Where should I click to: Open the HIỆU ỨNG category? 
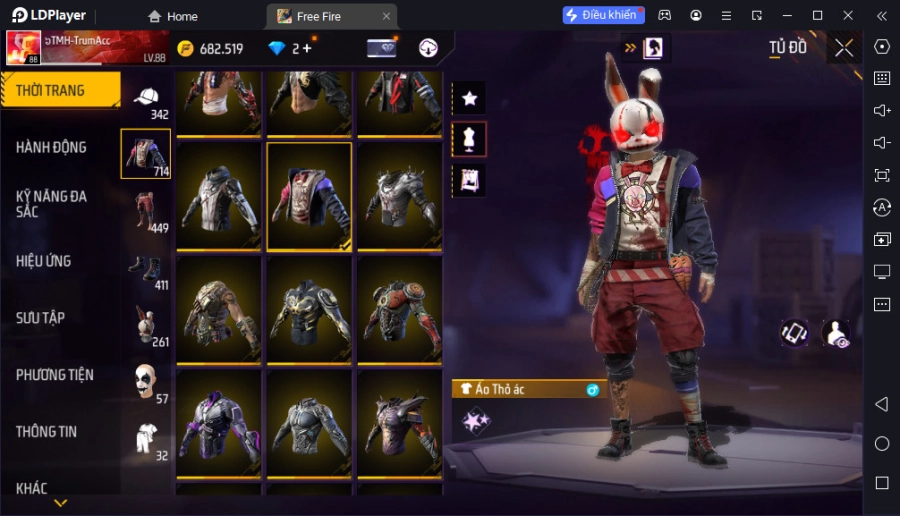(44, 261)
